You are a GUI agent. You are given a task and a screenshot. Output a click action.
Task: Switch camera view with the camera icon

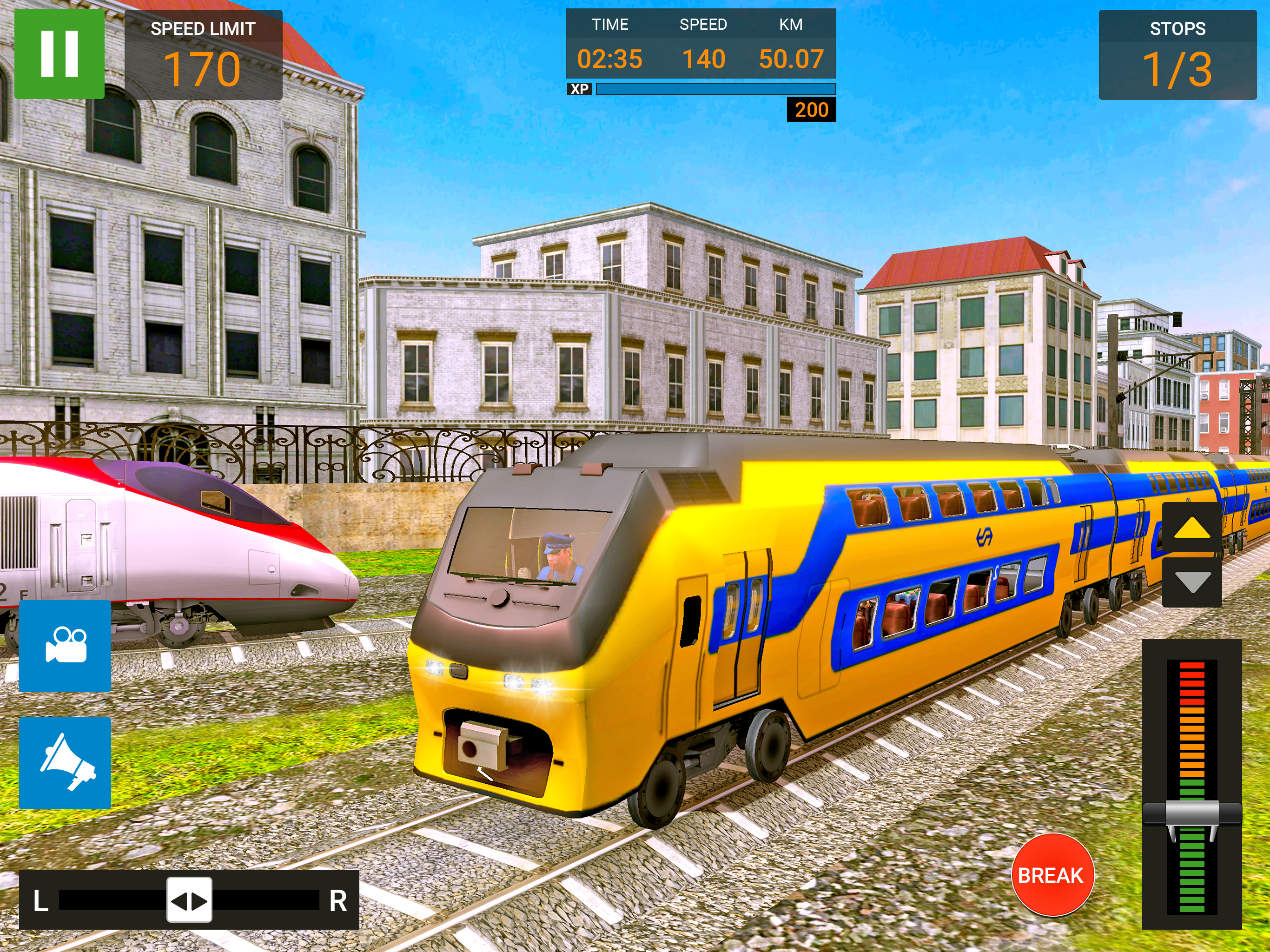click(65, 645)
